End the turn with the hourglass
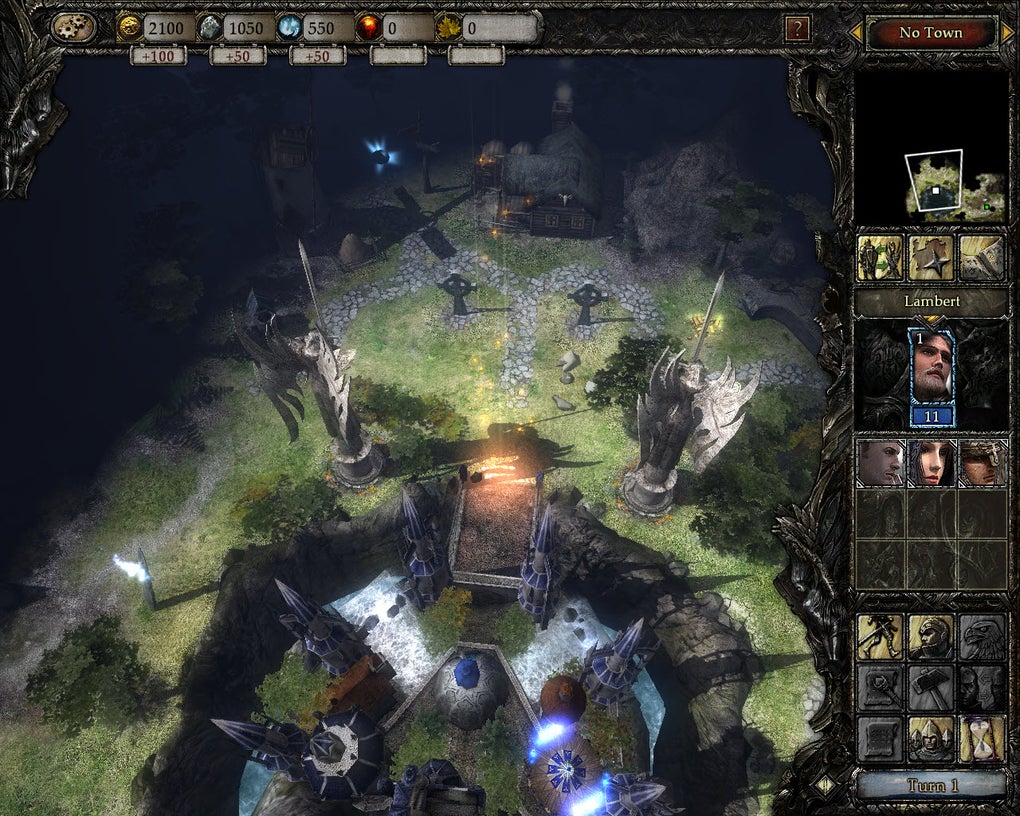Viewport: 1020px width, 816px height. [x=982, y=739]
